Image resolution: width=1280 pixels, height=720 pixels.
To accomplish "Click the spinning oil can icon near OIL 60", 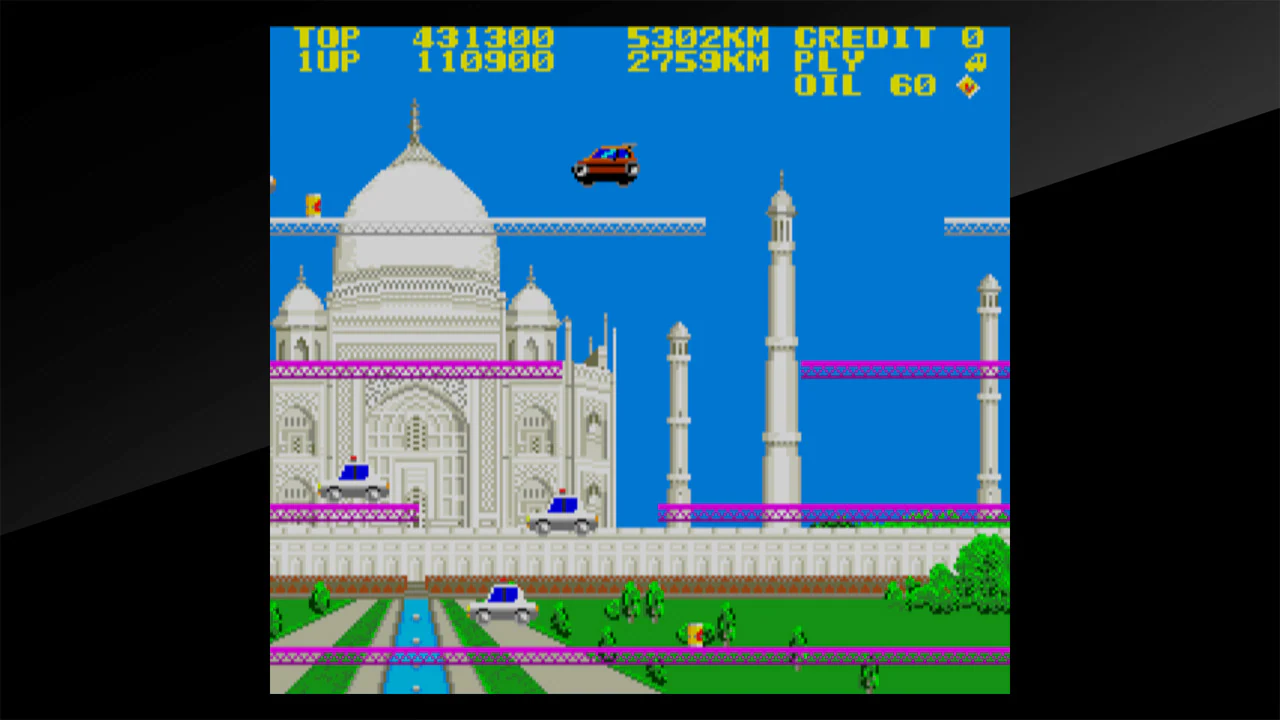I will tap(968, 88).
